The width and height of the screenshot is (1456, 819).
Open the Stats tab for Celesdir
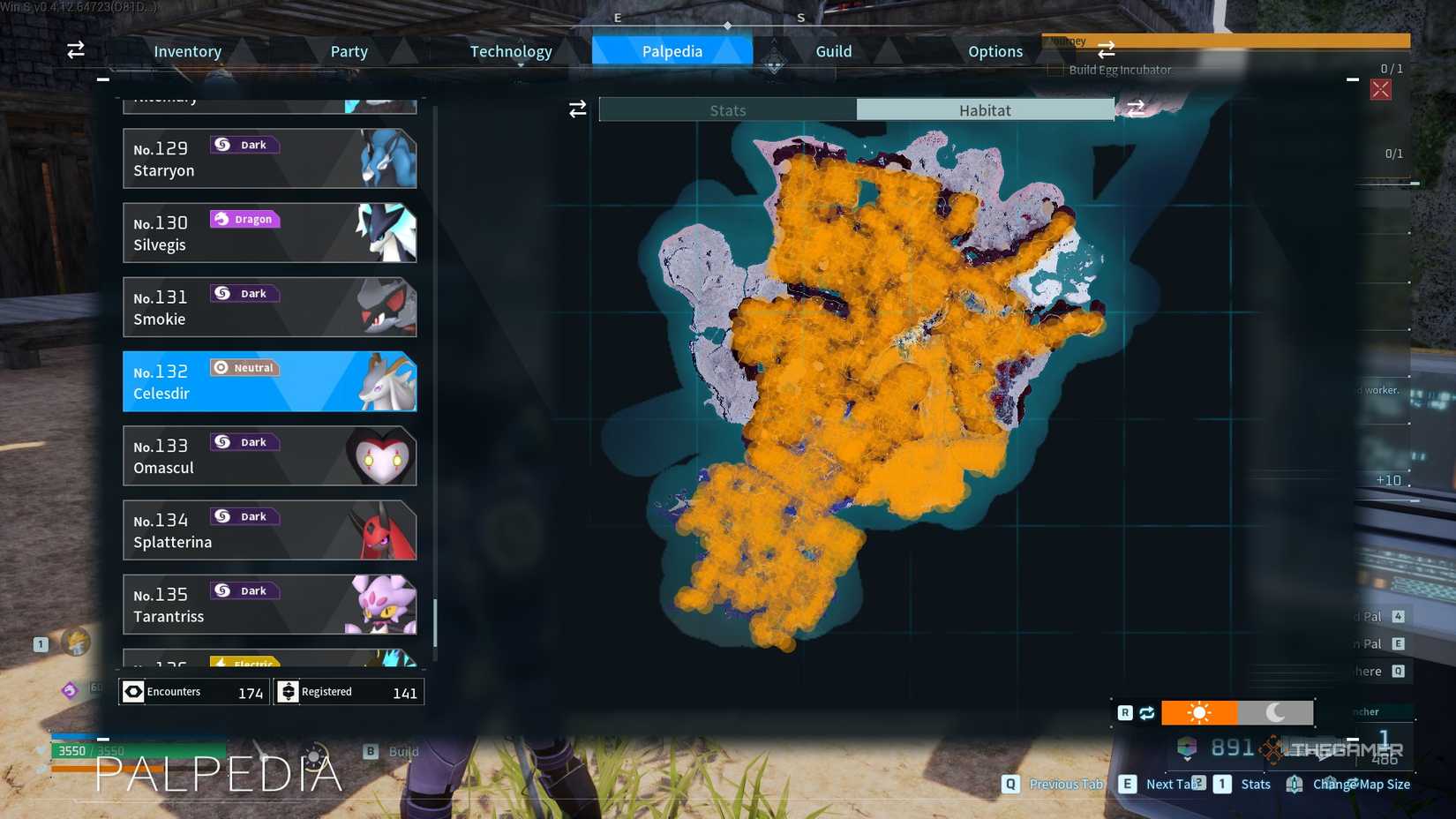pyautogui.click(x=727, y=109)
